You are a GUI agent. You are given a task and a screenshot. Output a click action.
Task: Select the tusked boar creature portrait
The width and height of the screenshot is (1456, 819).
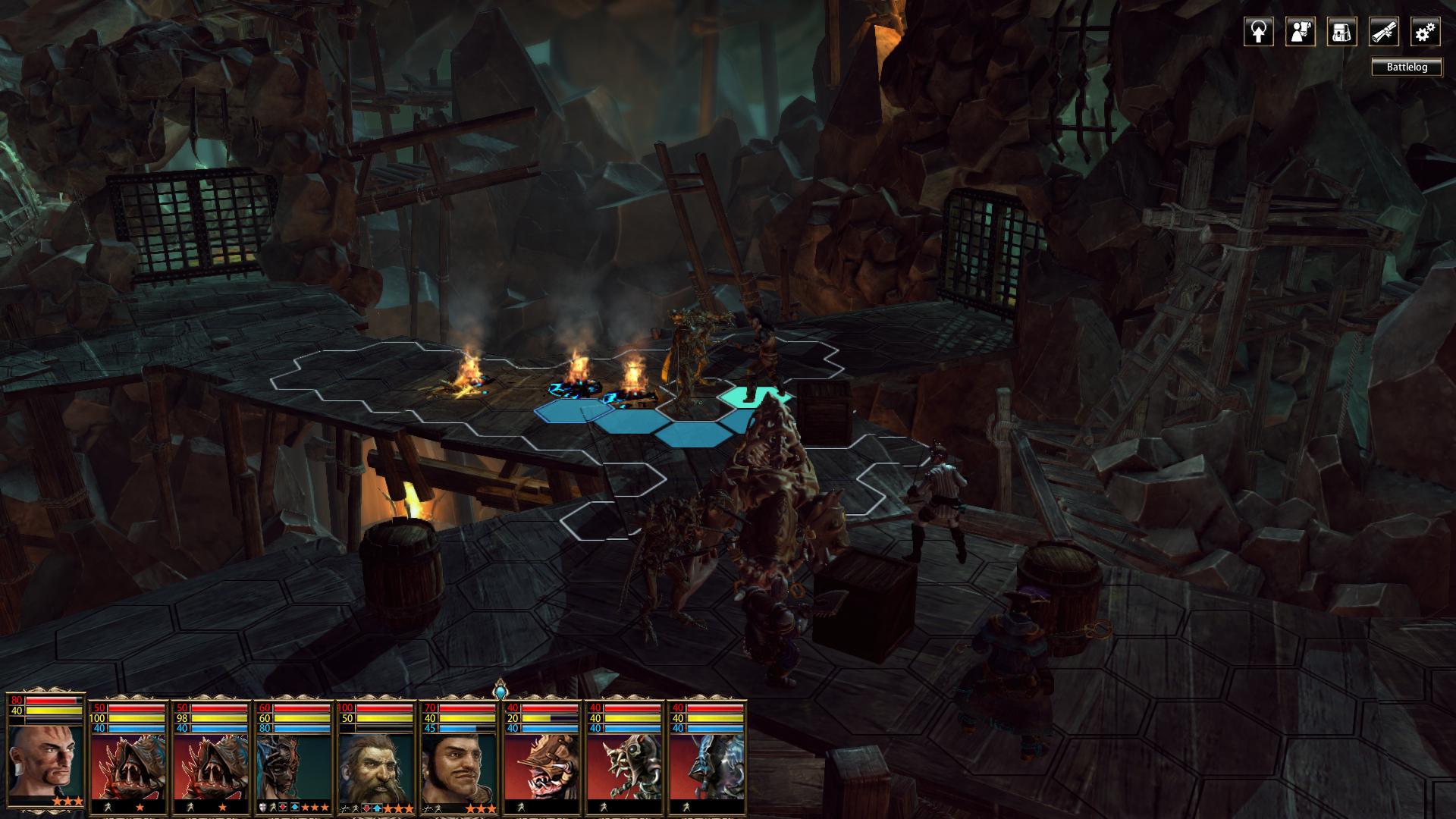(x=541, y=766)
